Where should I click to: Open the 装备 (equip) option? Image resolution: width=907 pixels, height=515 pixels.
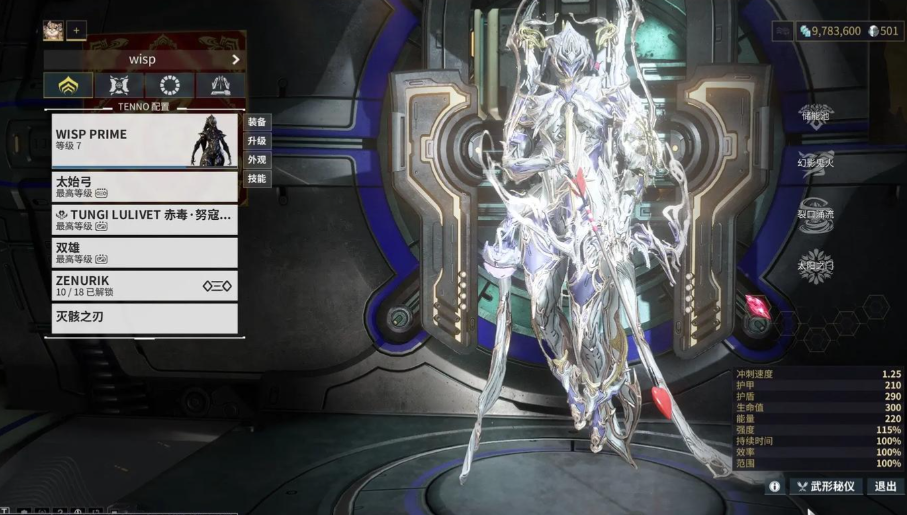[257, 122]
